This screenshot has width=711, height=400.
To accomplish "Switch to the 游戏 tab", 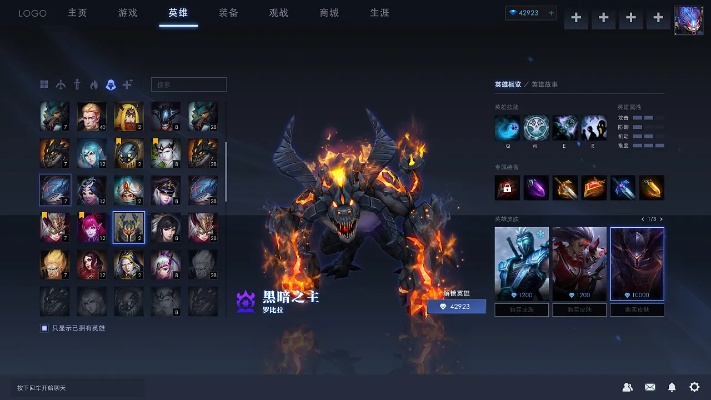I will 127,13.
